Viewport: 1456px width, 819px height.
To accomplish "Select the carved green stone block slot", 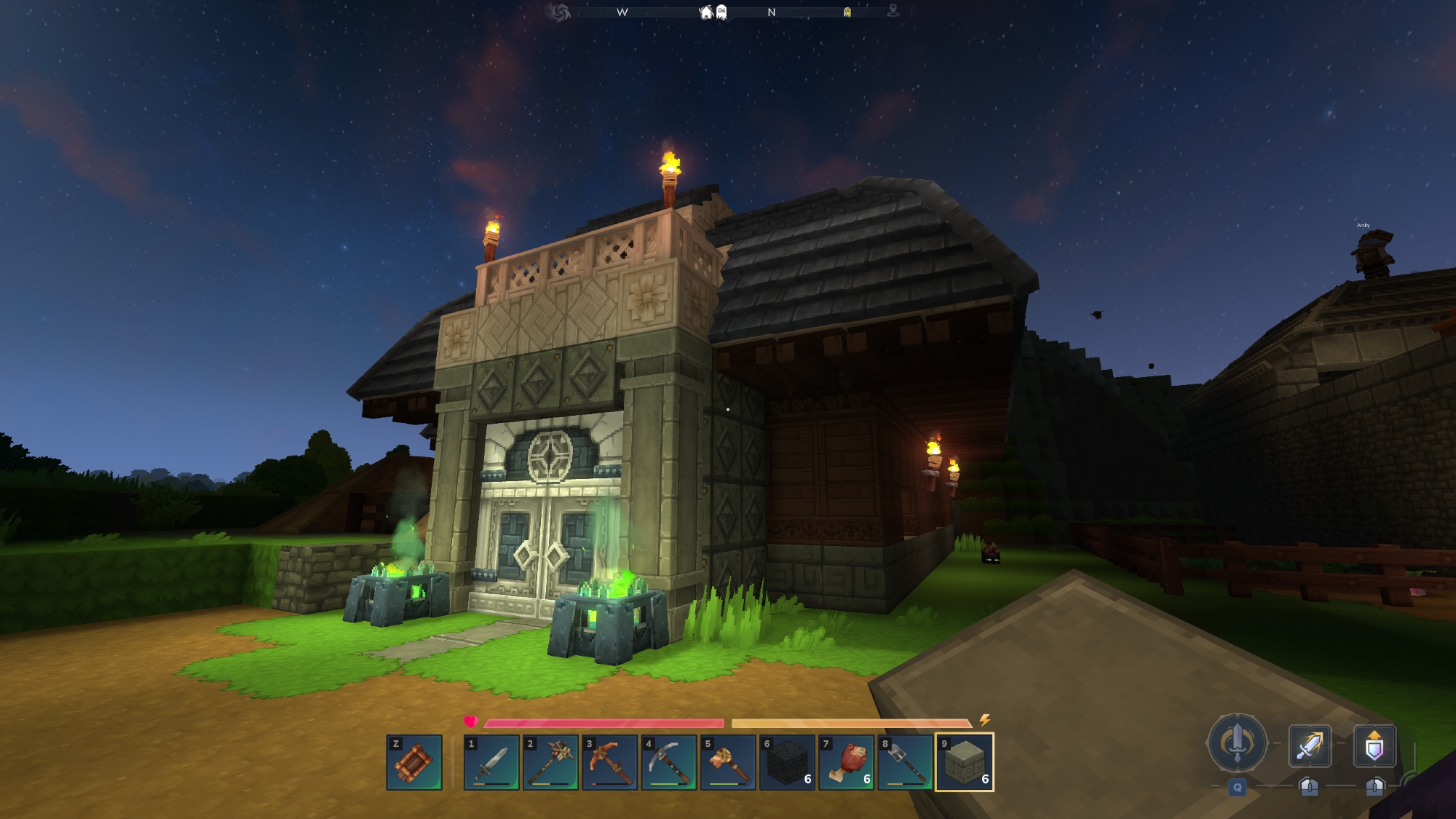I will 965,762.
